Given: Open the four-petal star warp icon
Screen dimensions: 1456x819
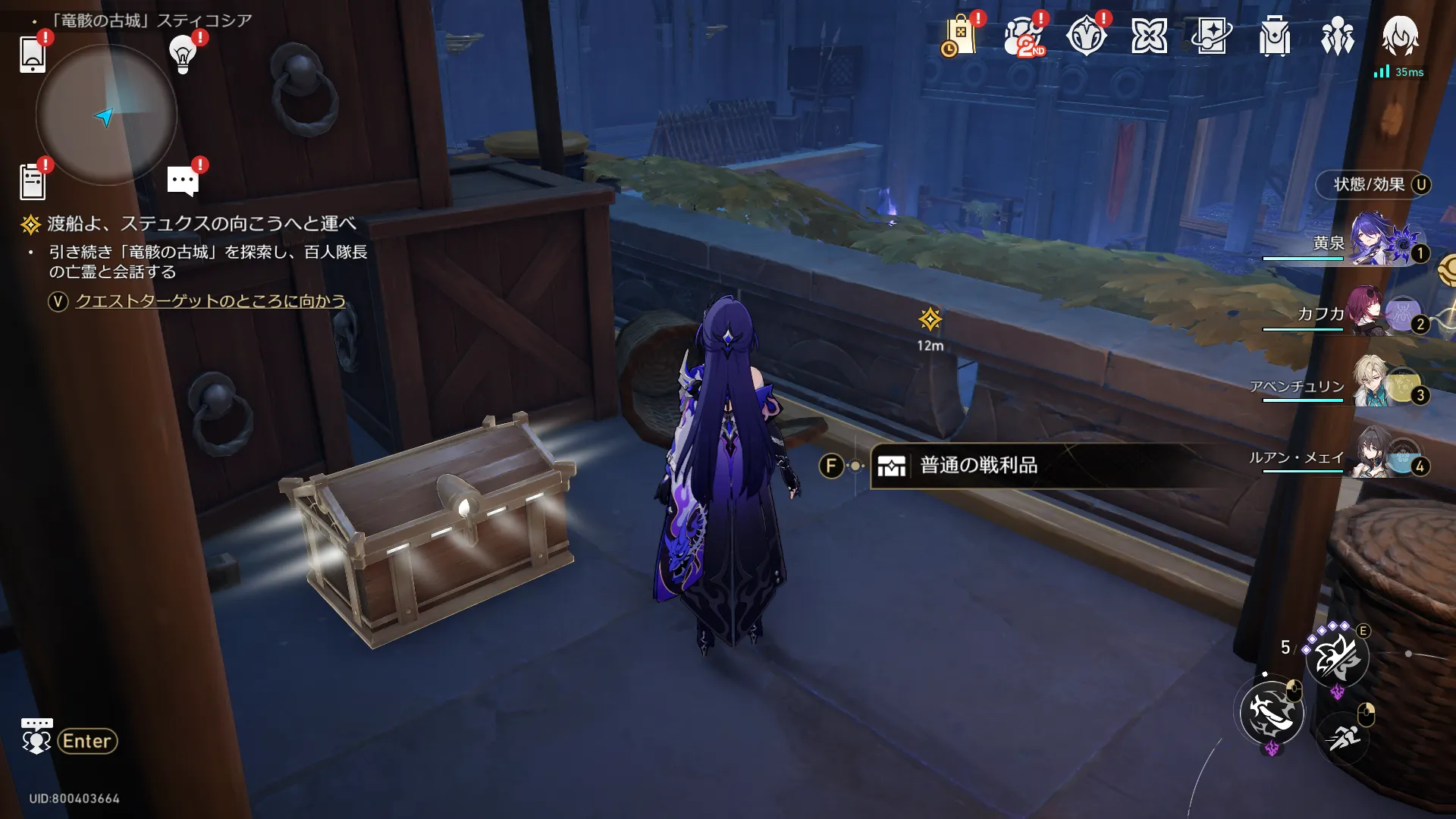Looking at the screenshot, I should pyautogui.click(x=1149, y=36).
